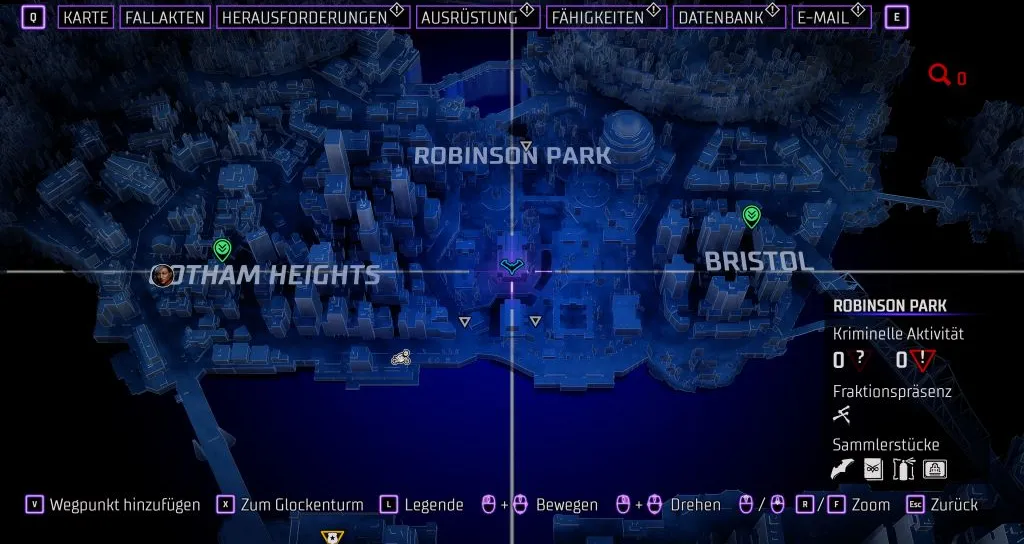The height and width of the screenshot is (544, 1024).
Task: Select the Batcycle marker on the map
Action: coord(400,357)
